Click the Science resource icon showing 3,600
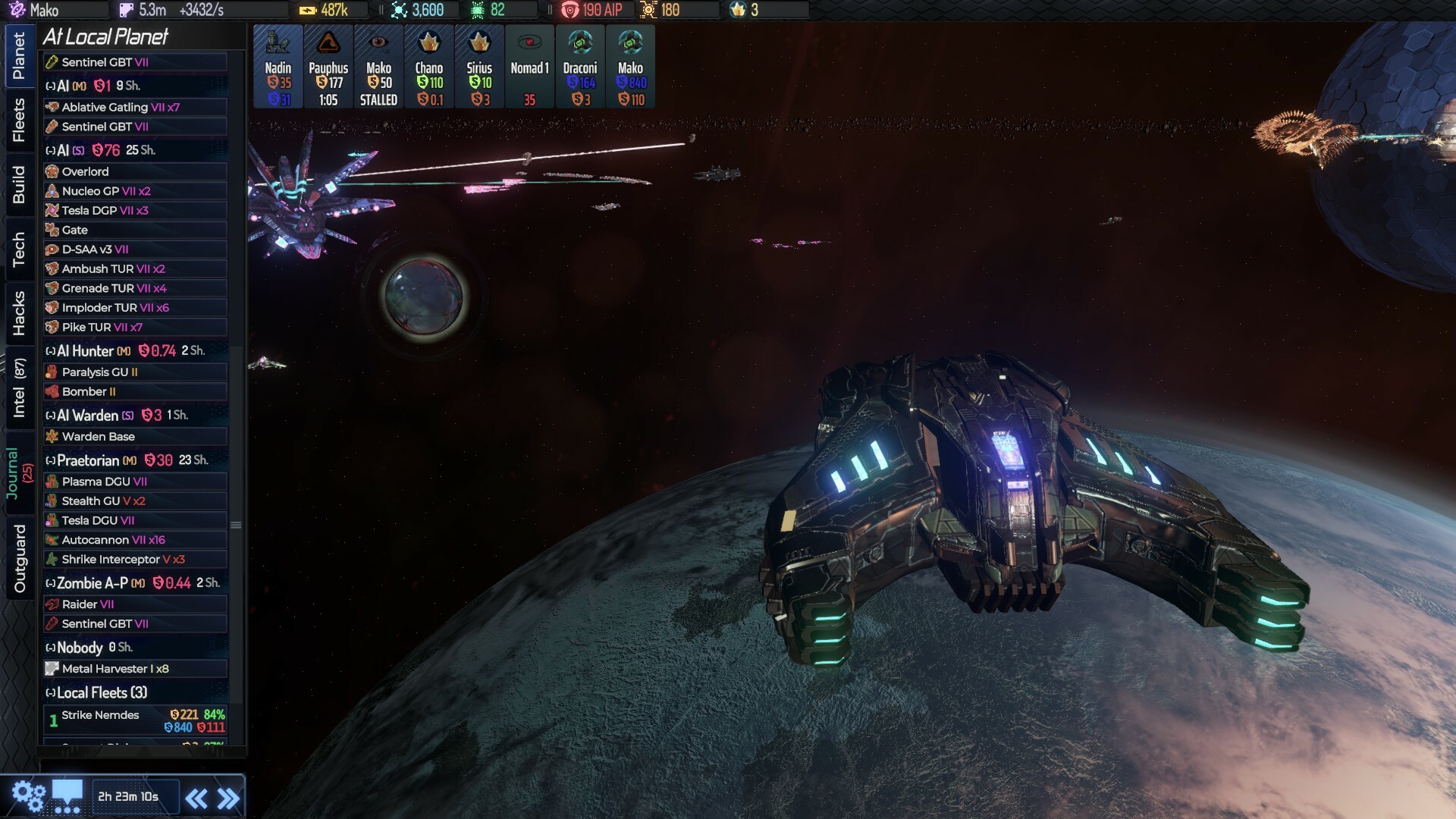This screenshot has height=819, width=1456. pos(398,10)
